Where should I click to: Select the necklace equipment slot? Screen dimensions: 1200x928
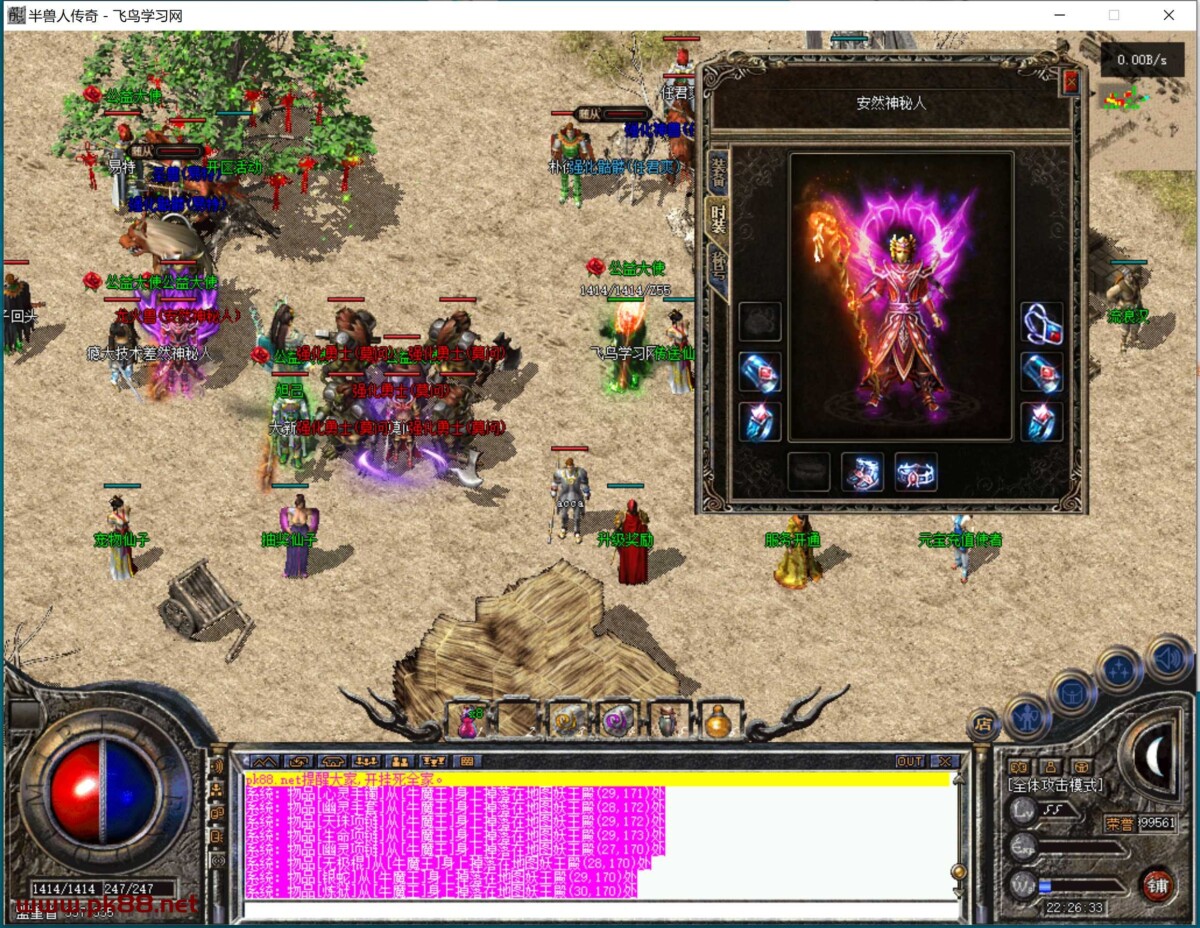tap(1041, 322)
